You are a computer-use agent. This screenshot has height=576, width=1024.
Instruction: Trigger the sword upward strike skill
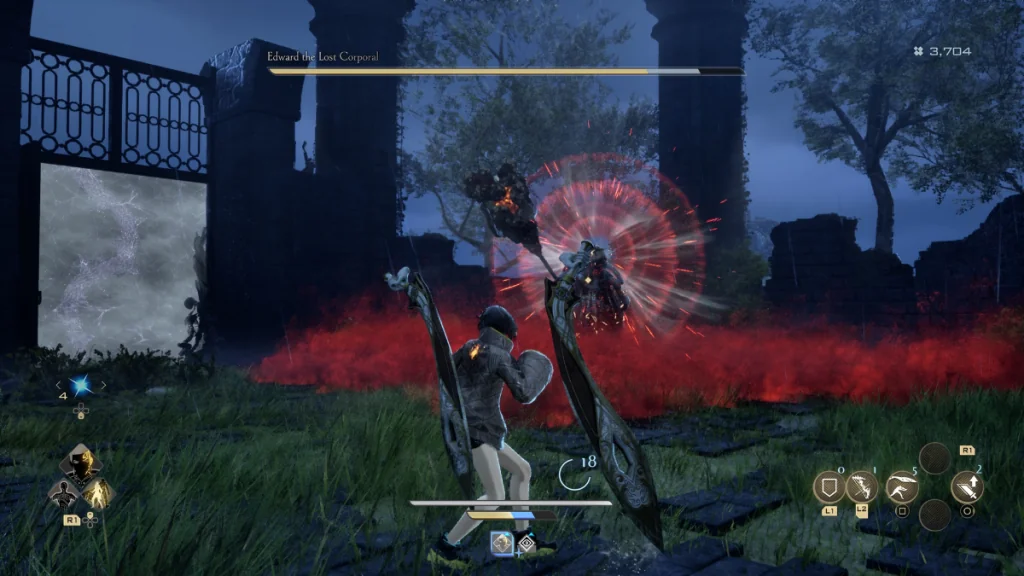(x=967, y=487)
